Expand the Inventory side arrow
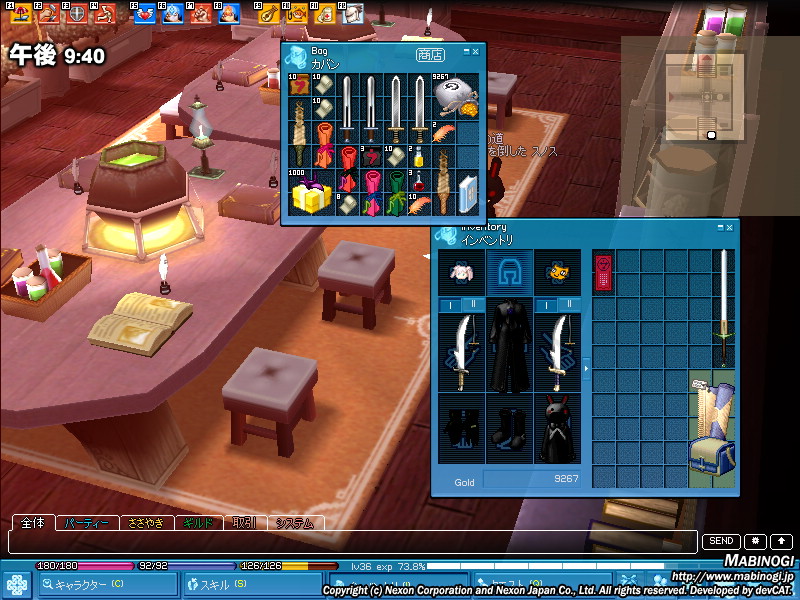 click(586, 369)
